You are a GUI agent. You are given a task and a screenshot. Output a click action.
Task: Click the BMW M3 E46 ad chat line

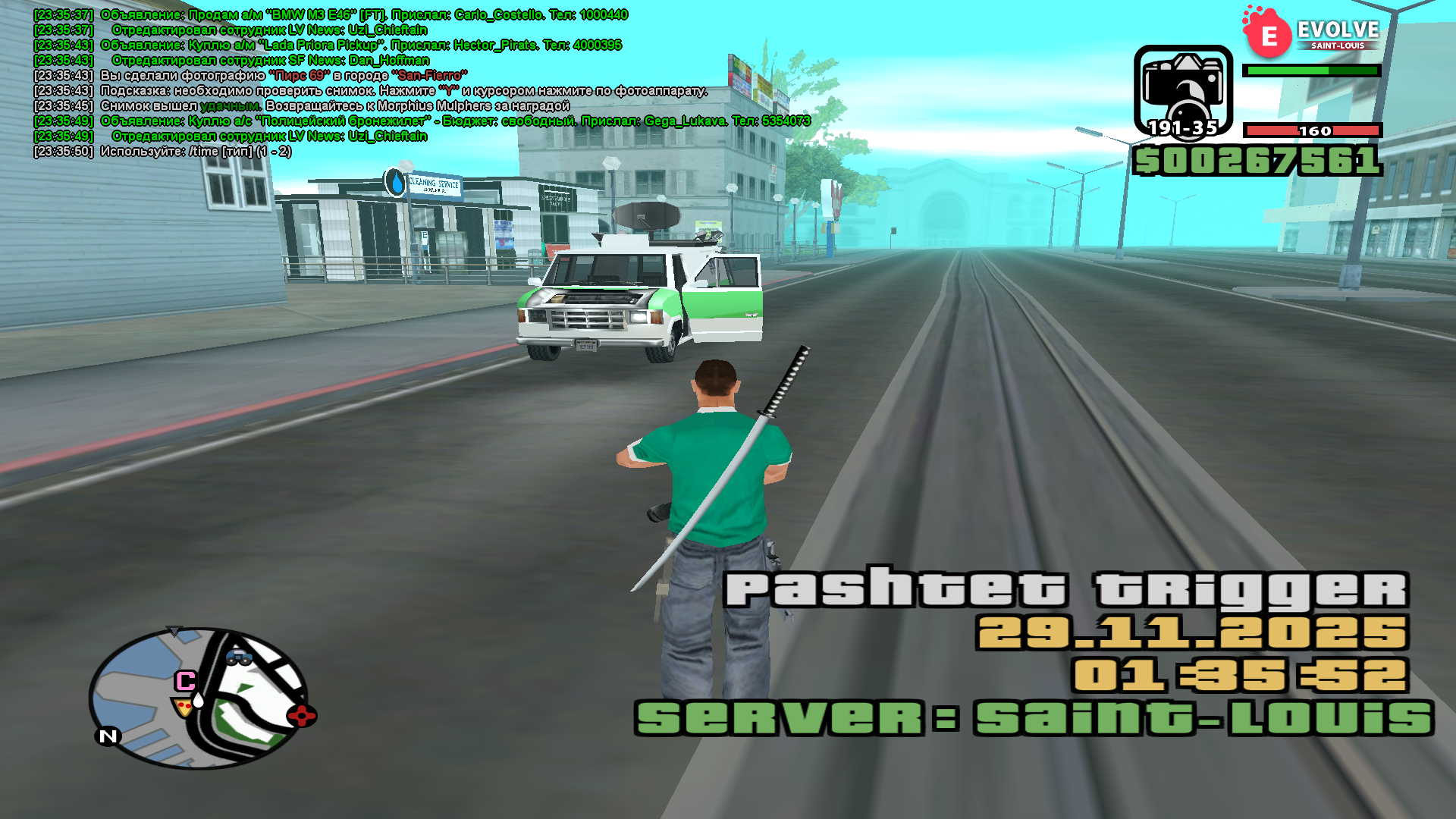(364, 15)
